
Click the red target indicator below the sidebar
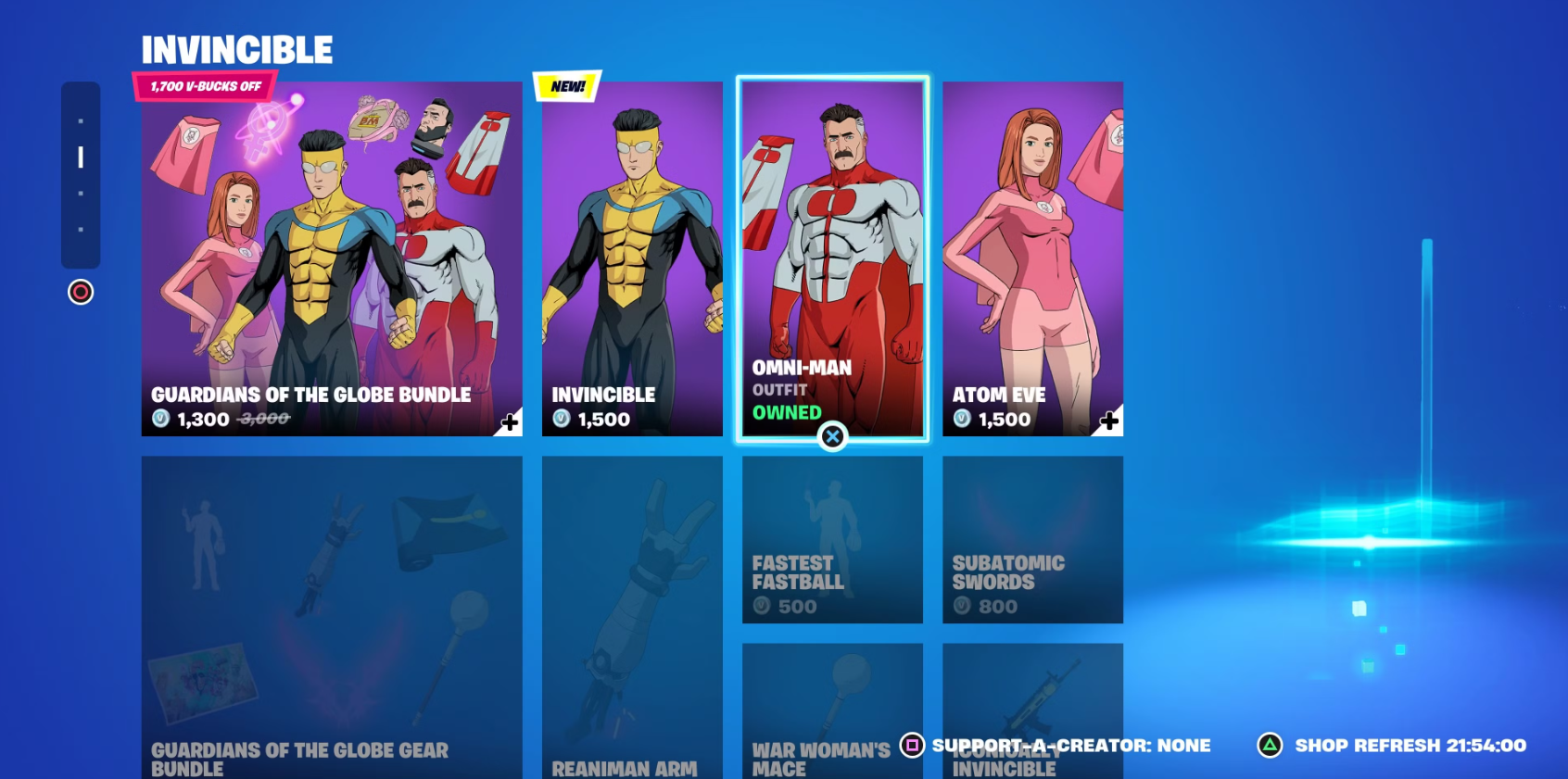tap(81, 293)
